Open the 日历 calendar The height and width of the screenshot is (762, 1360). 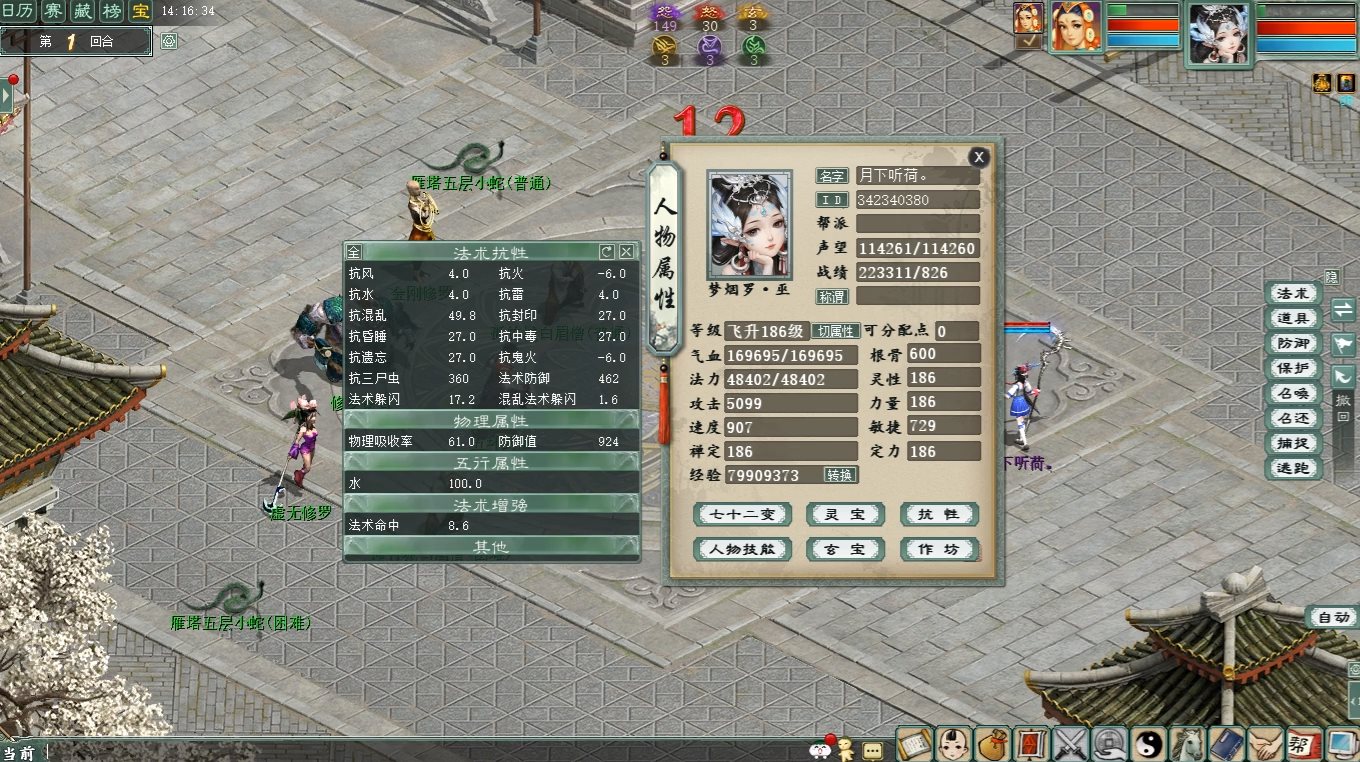click(16, 11)
